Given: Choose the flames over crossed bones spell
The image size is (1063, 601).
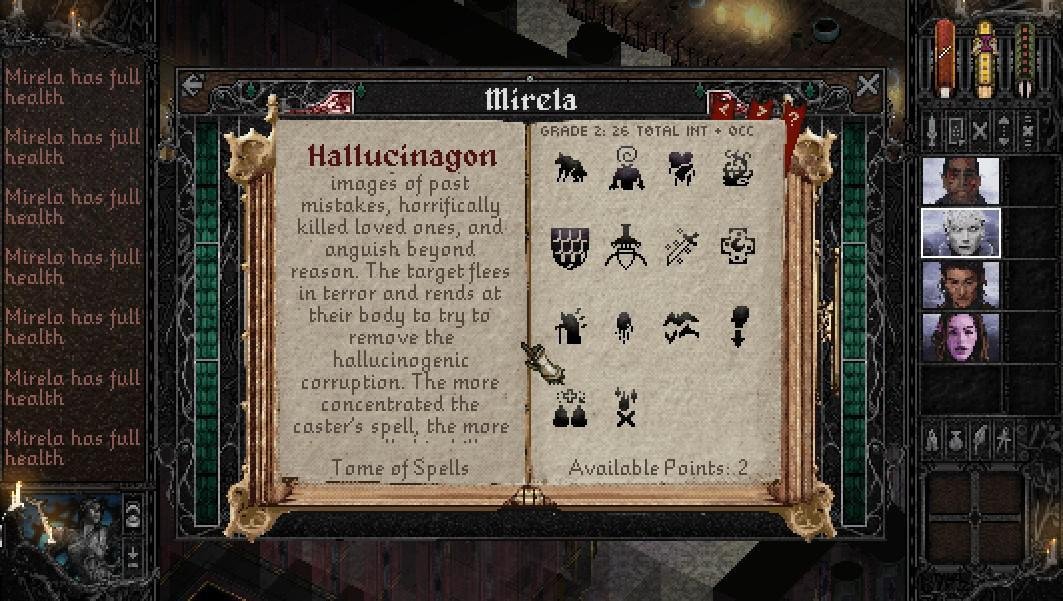Looking at the screenshot, I should pyautogui.click(x=627, y=407).
